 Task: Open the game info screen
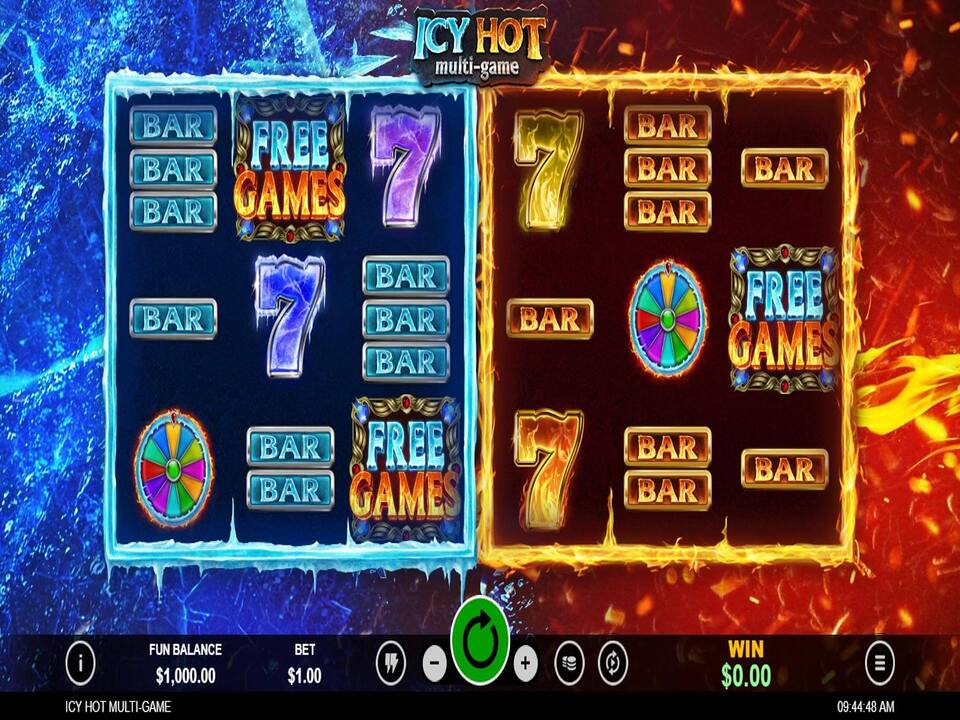80,662
